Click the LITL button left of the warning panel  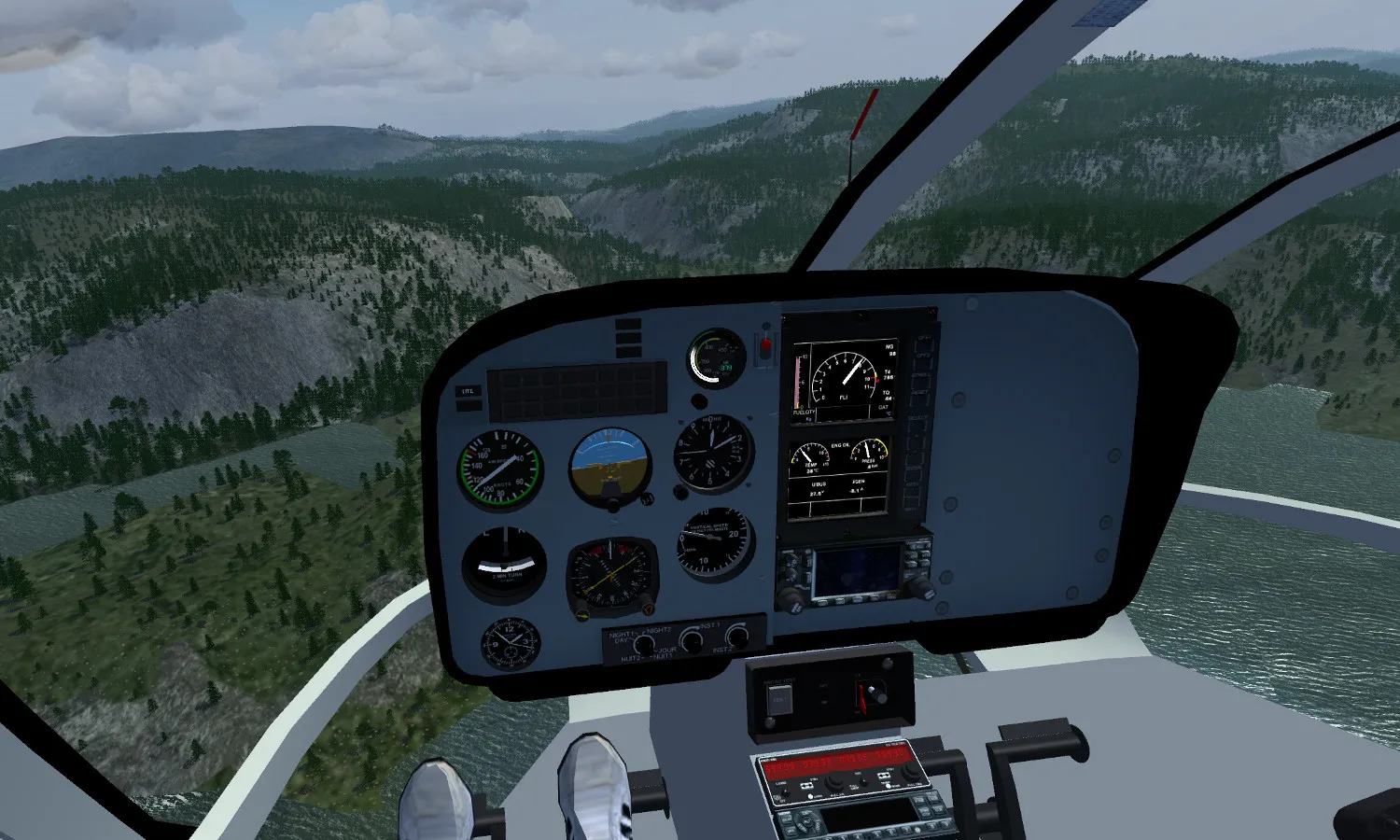coord(469,392)
